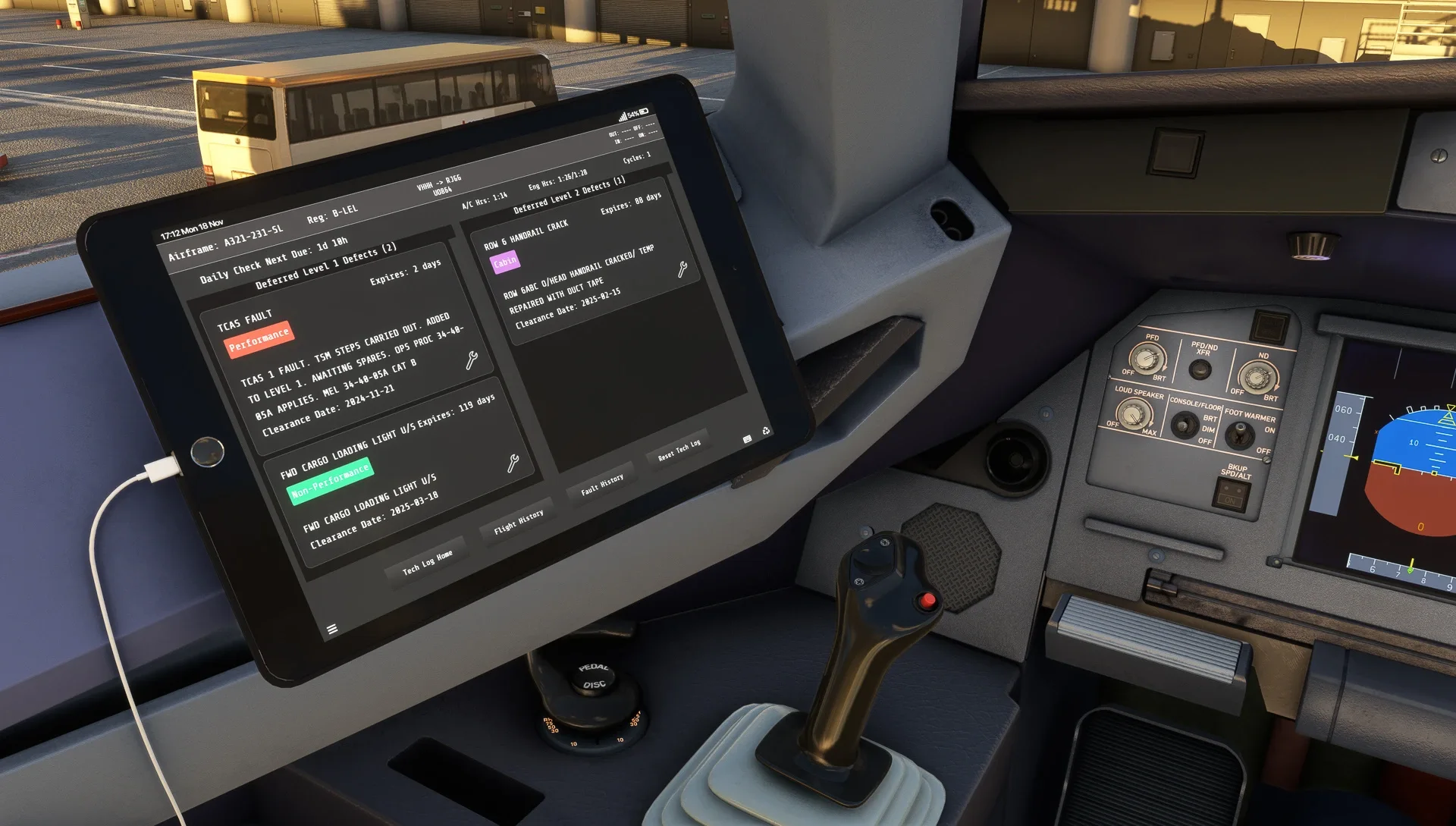View the Fault History page
Screen dimensions: 1456x826
(x=602, y=484)
